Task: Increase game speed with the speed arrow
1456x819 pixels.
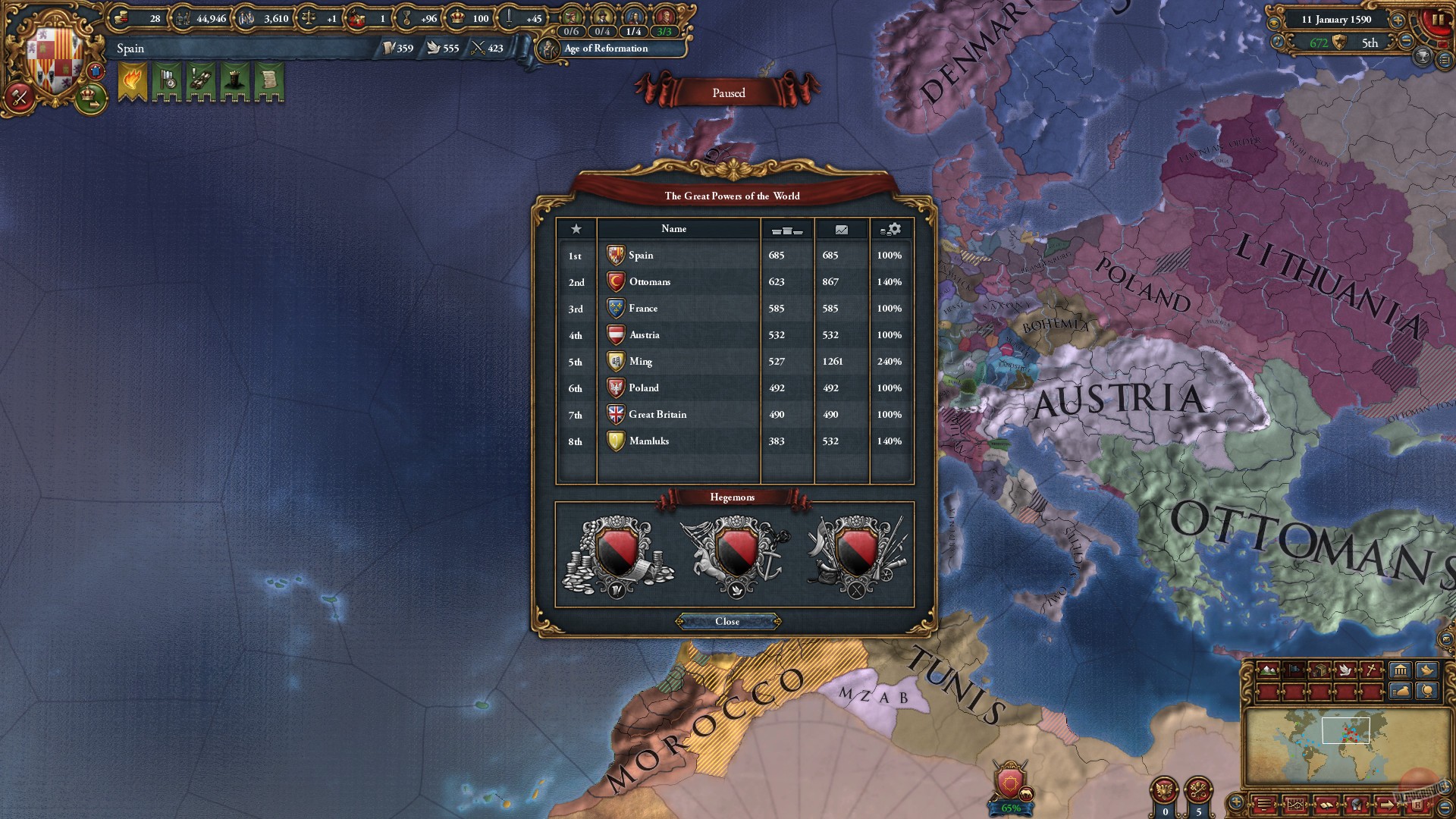Action: pos(1398,20)
